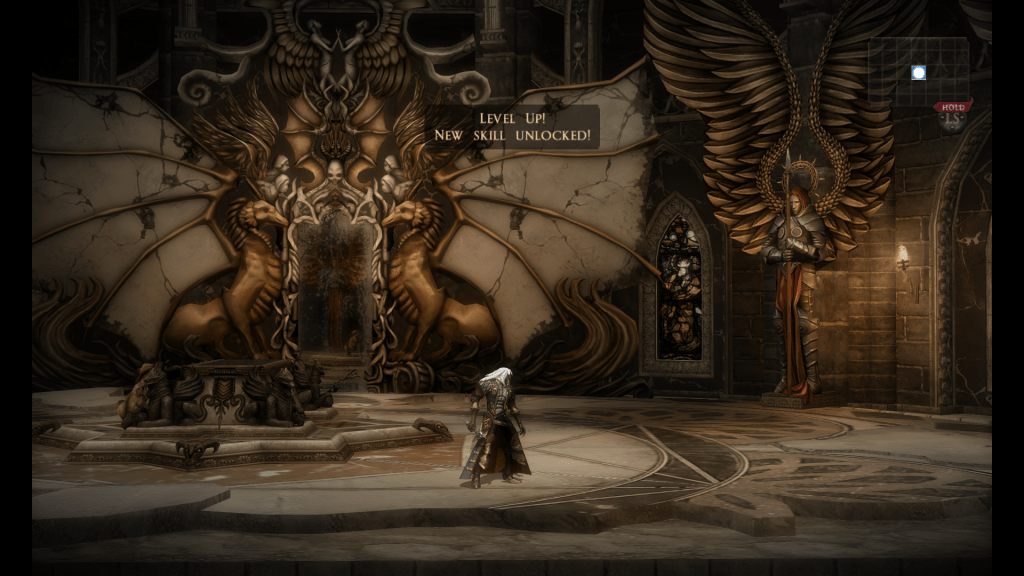Select the glowing current-room marker on the minimap
The height and width of the screenshot is (576, 1024).
918,72
